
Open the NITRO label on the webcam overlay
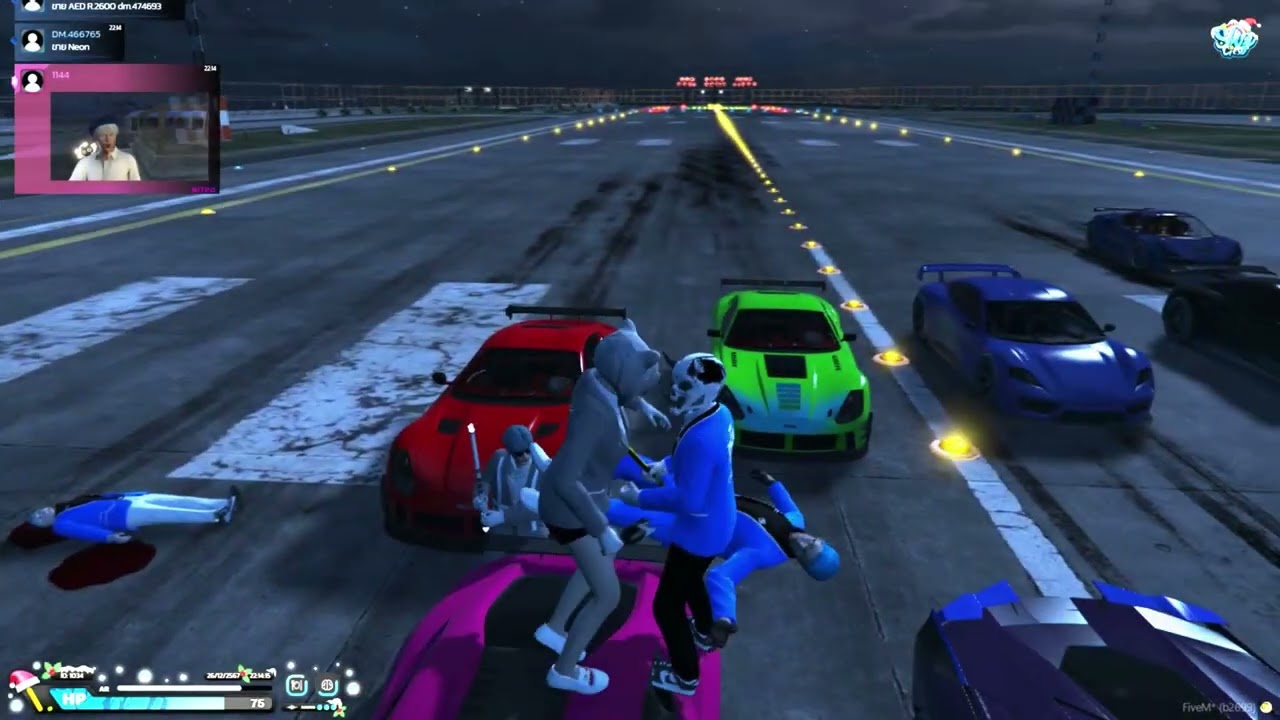(x=203, y=189)
